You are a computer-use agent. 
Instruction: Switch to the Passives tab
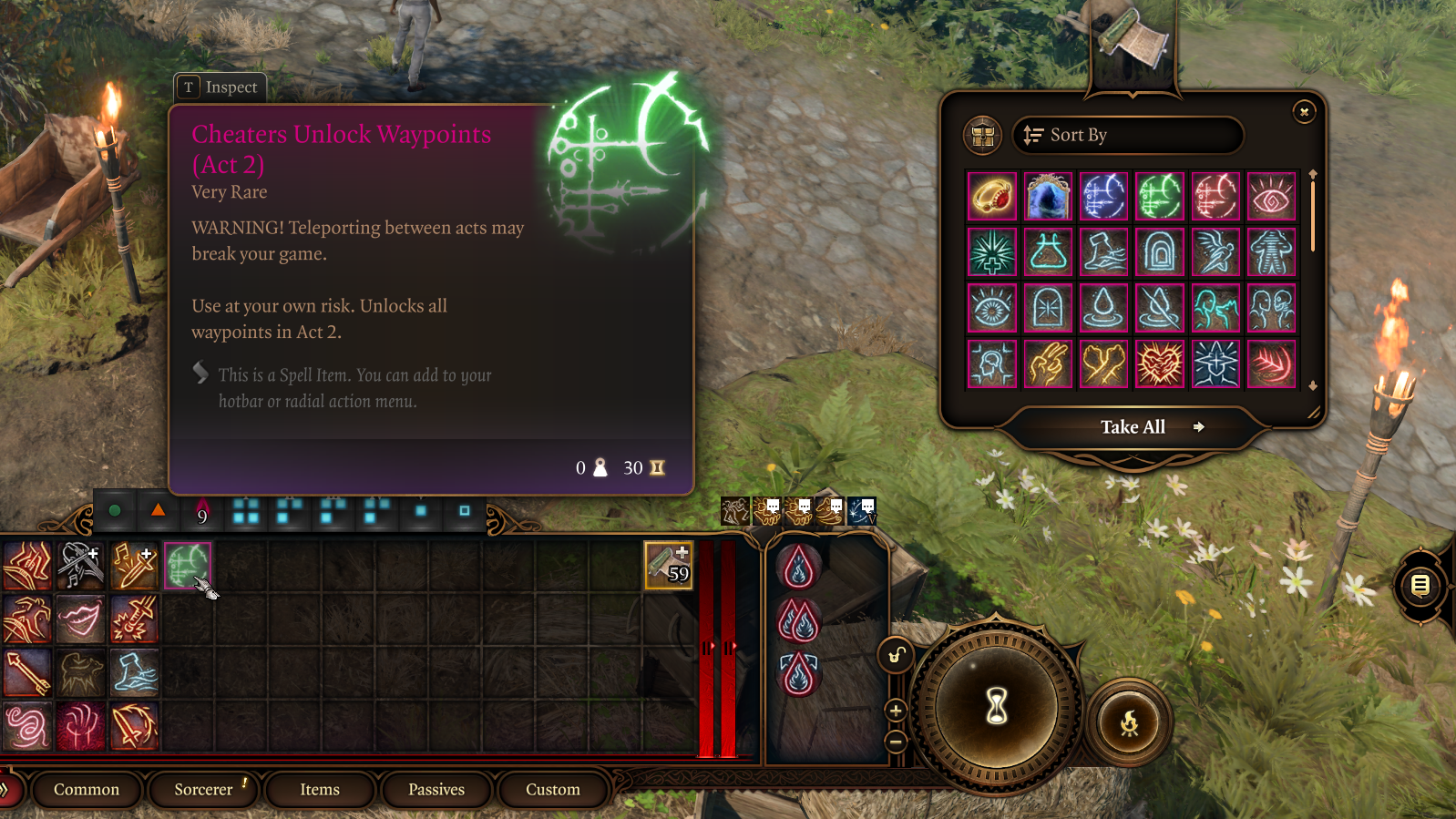coord(436,790)
